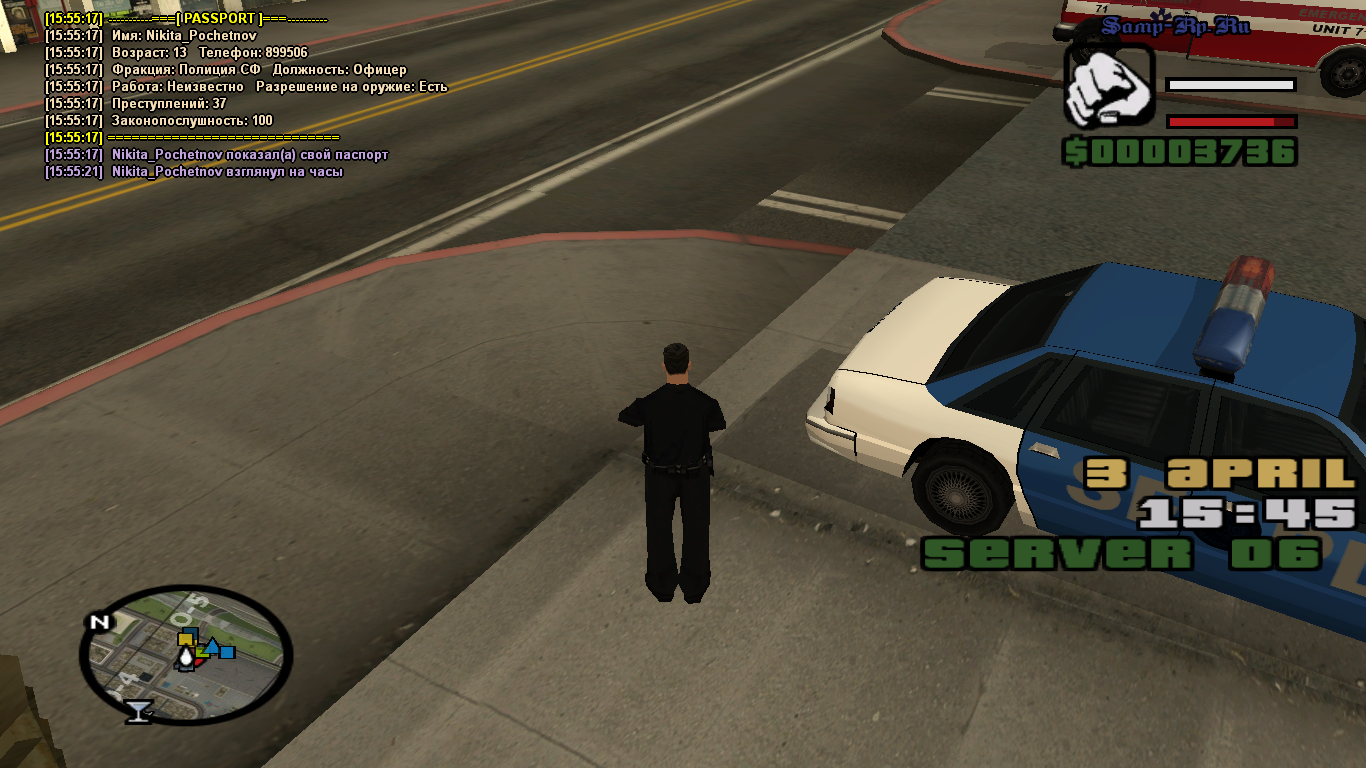Click the martini glass bar marker
This screenshot has width=1366, height=768.
point(137,710)
